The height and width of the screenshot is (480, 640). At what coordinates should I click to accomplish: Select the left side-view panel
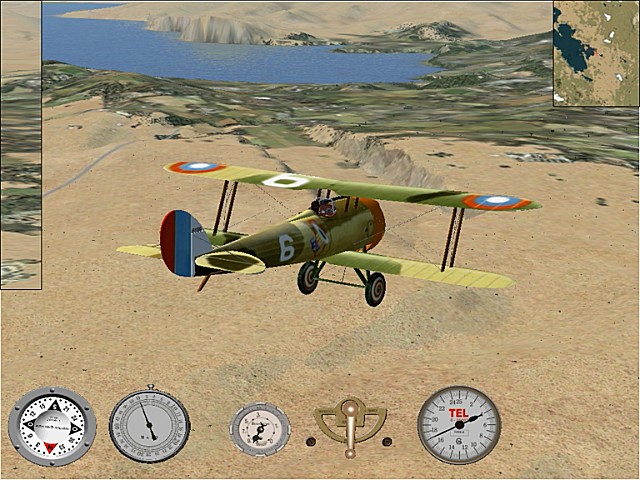(x=20, y=145)
